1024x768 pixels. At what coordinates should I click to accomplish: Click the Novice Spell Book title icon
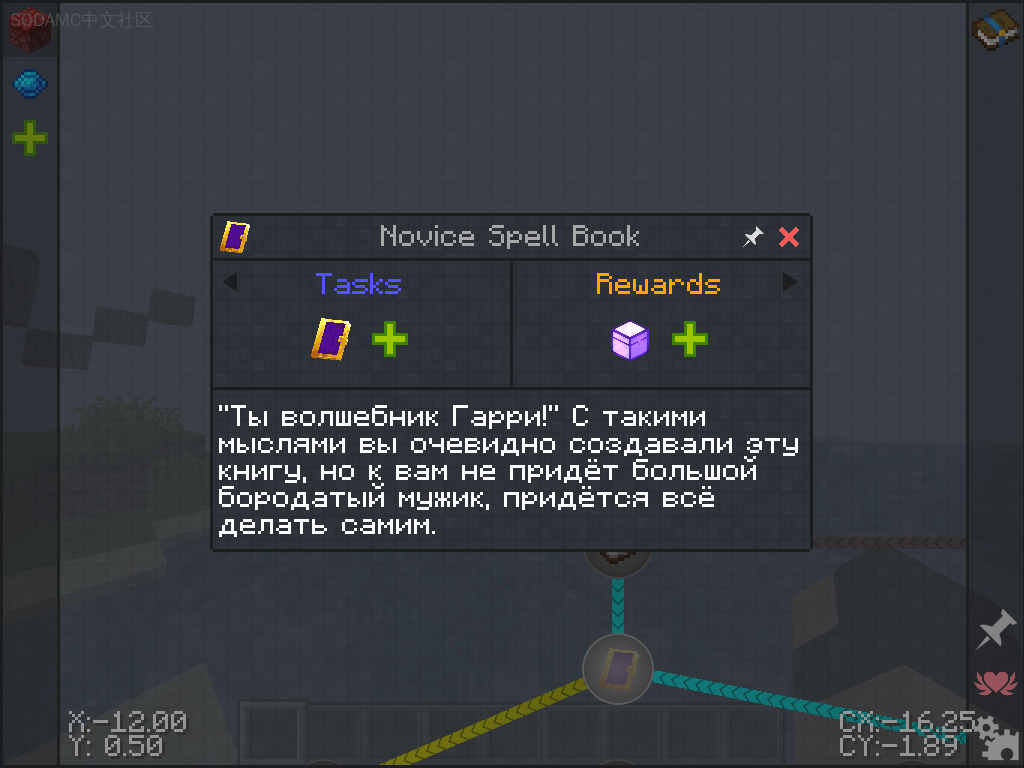click(235, 237)
